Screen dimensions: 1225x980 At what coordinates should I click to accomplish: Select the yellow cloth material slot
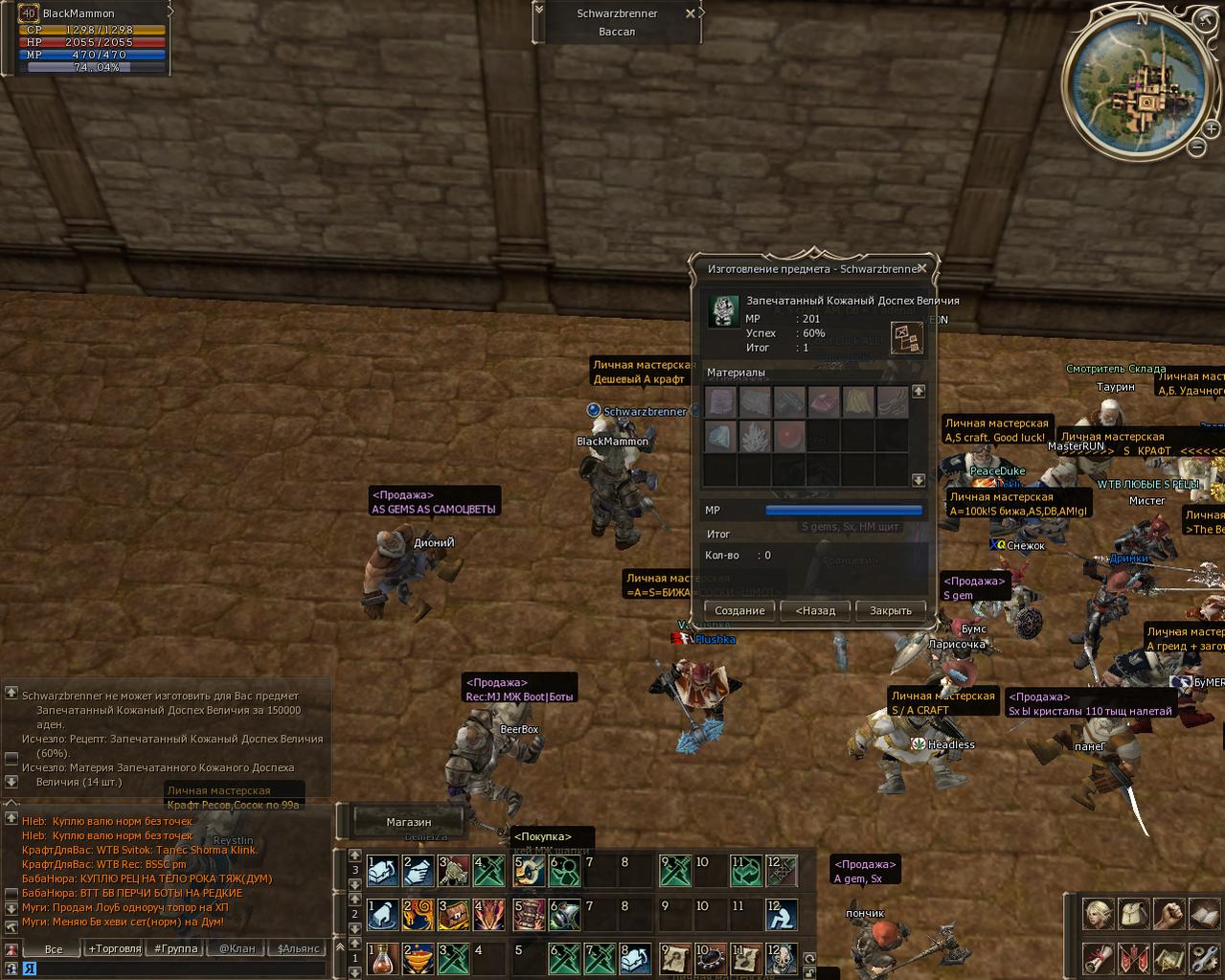pyautogui.click(x=858, y=401)
